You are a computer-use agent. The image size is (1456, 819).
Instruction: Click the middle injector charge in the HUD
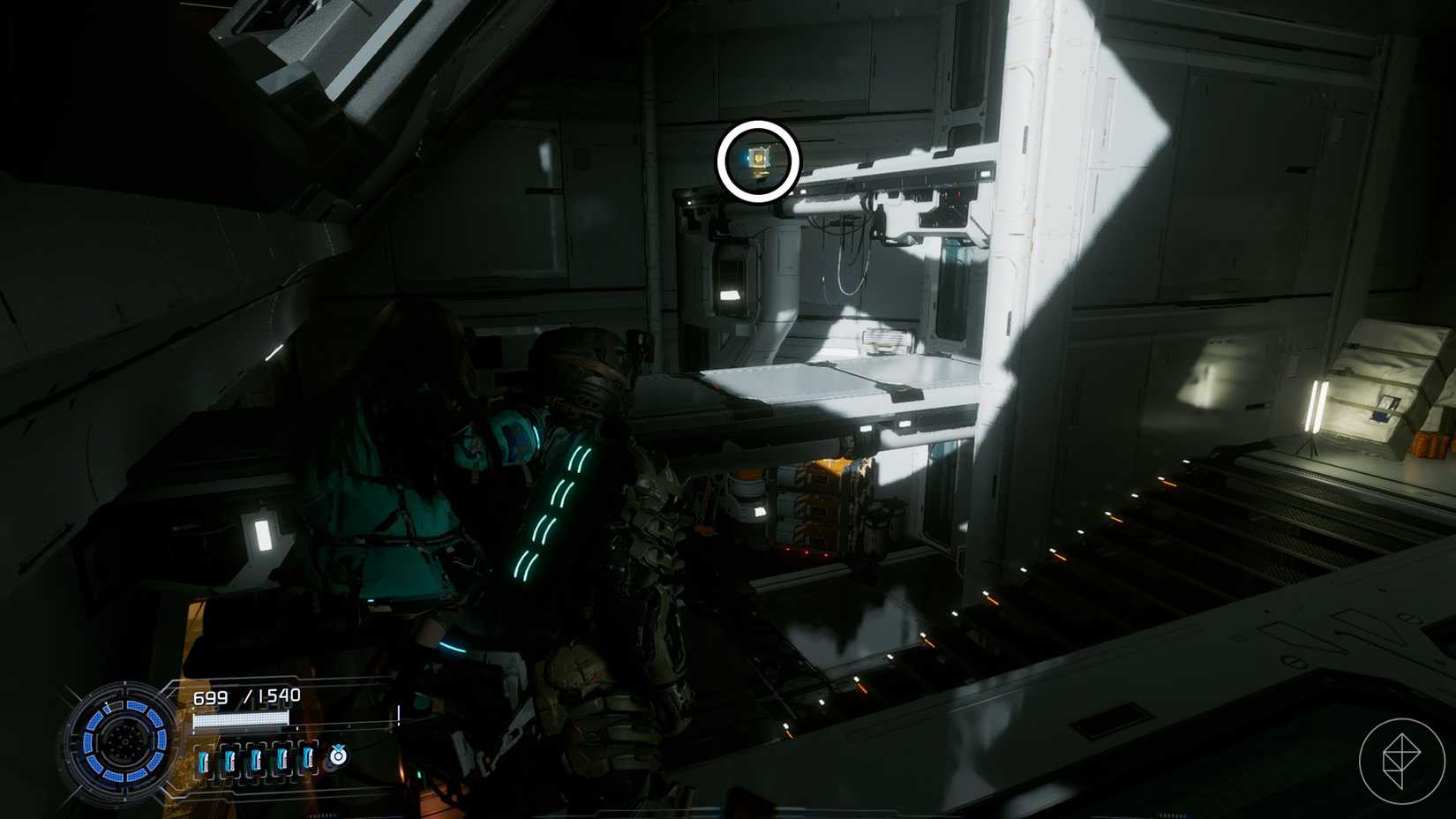click(256, 757)
